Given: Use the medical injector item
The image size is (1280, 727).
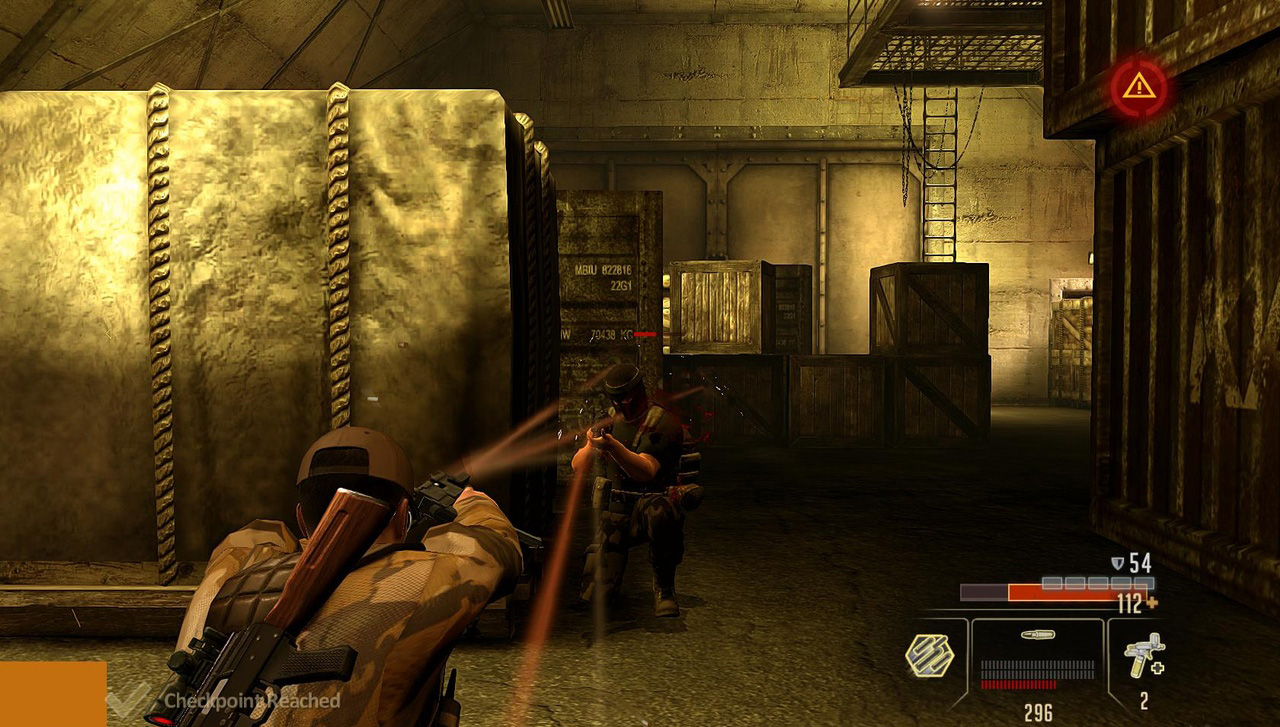Looking at the screenshot, I should (1142, 655).
